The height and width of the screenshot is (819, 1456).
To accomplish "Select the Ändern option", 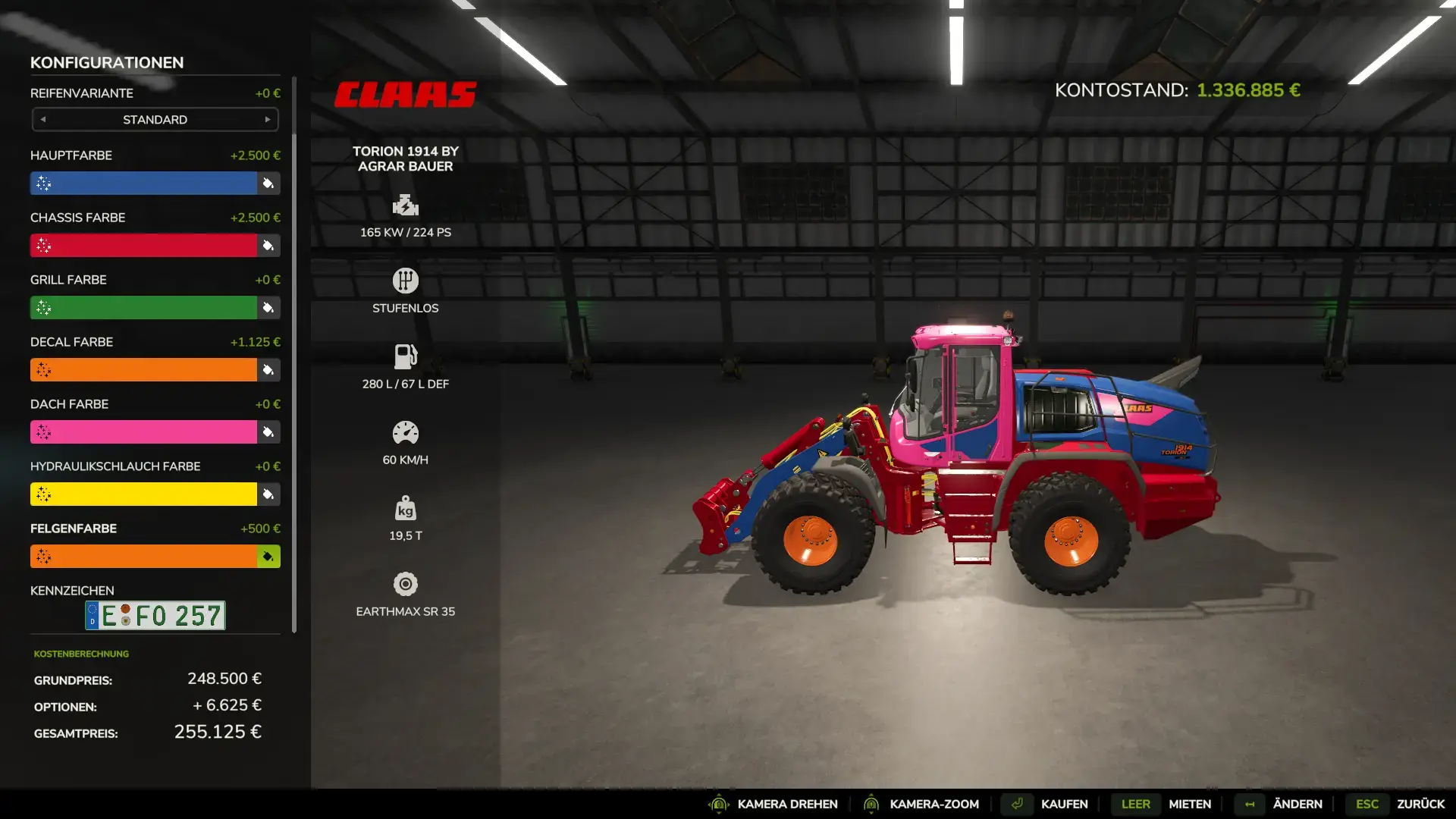I will pyautogui.click(x=1297, y=804).
